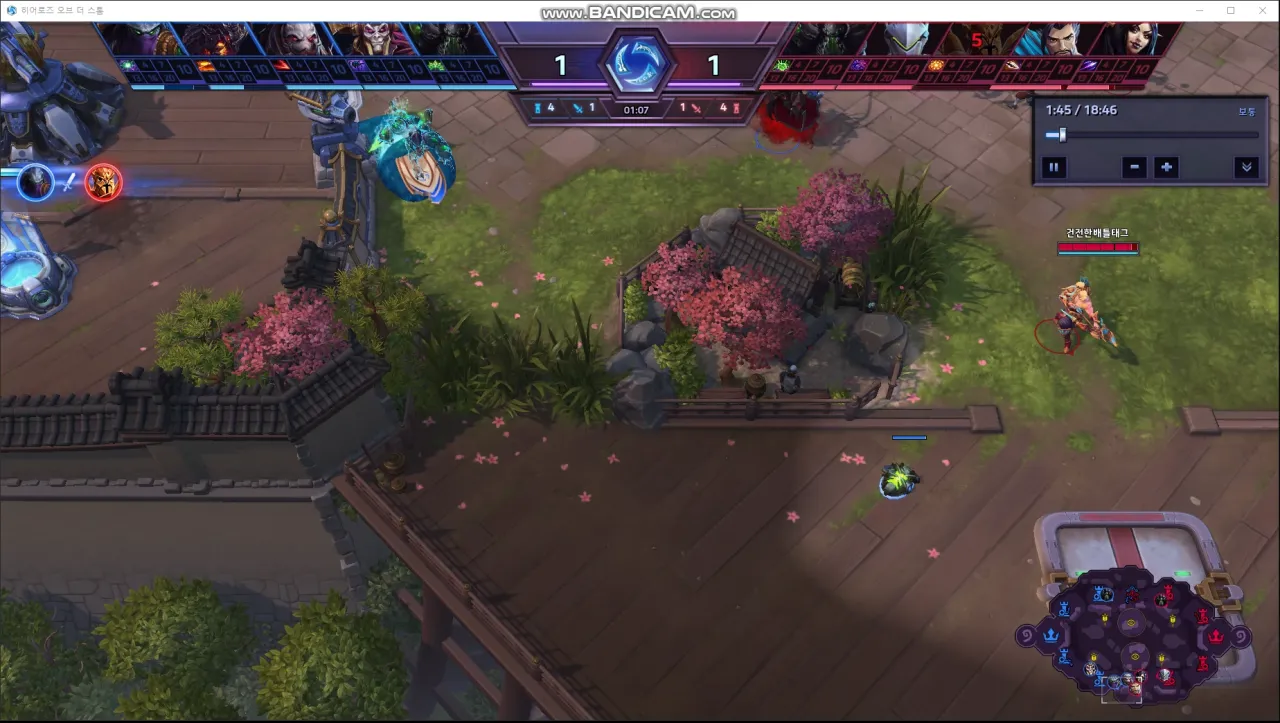Screen dimensions: 1280x723
Task: Close the game window
Action: point(1260,10)
